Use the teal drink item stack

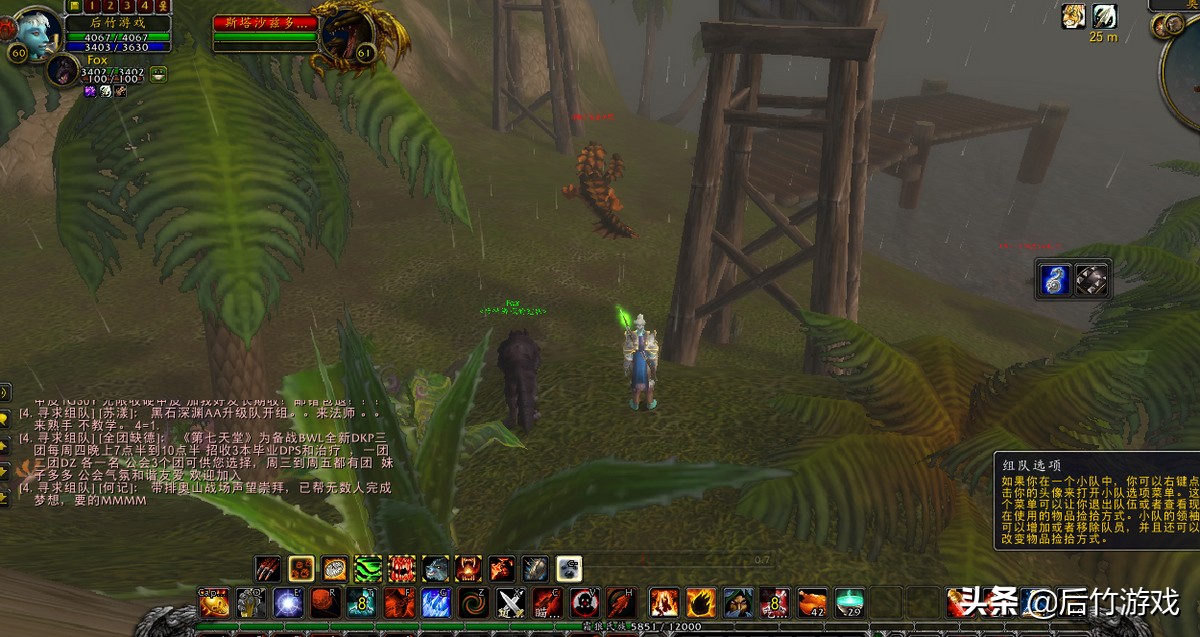coord(850,602)
